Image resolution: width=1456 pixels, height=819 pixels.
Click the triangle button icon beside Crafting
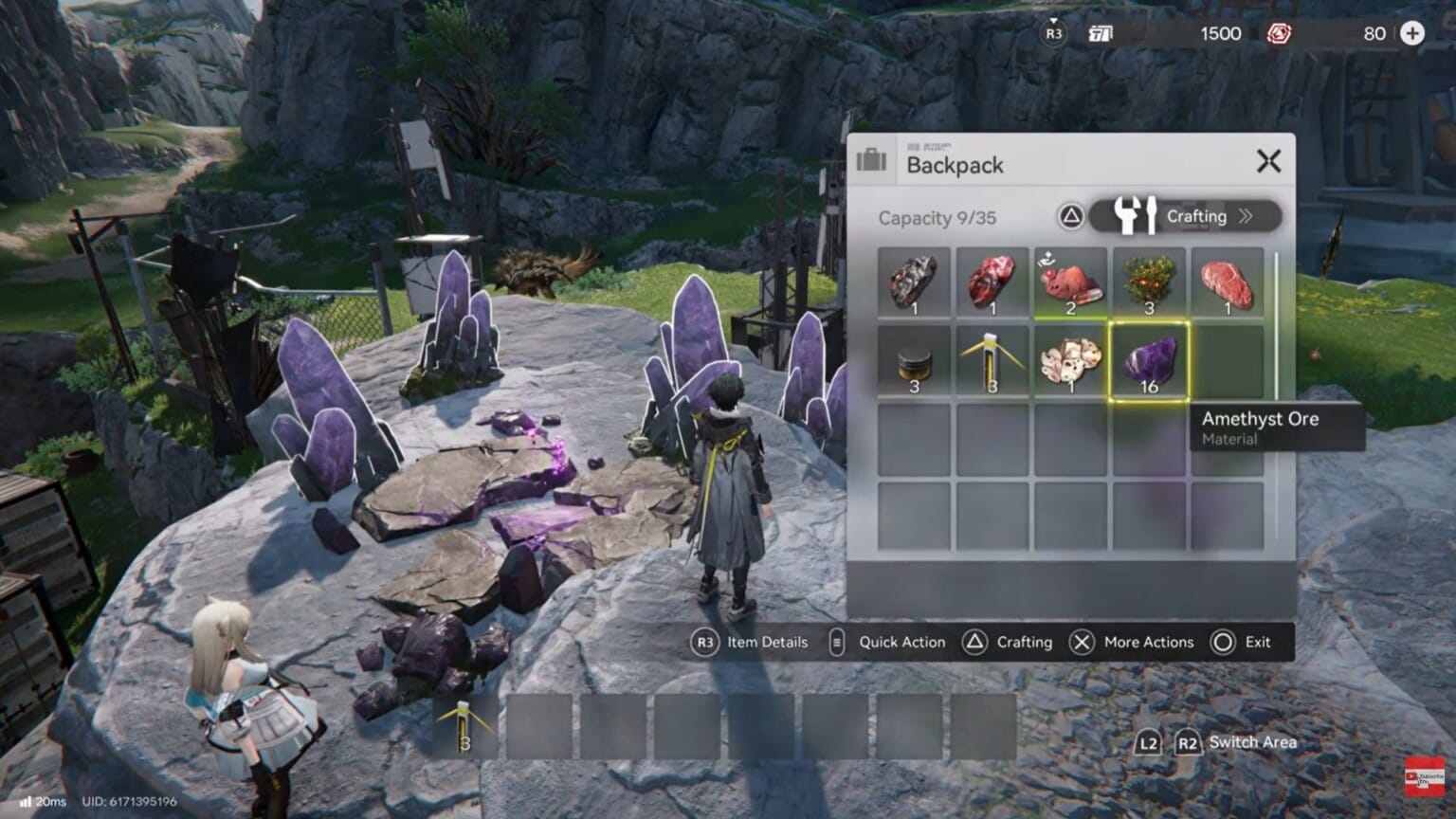point(1069,217)
